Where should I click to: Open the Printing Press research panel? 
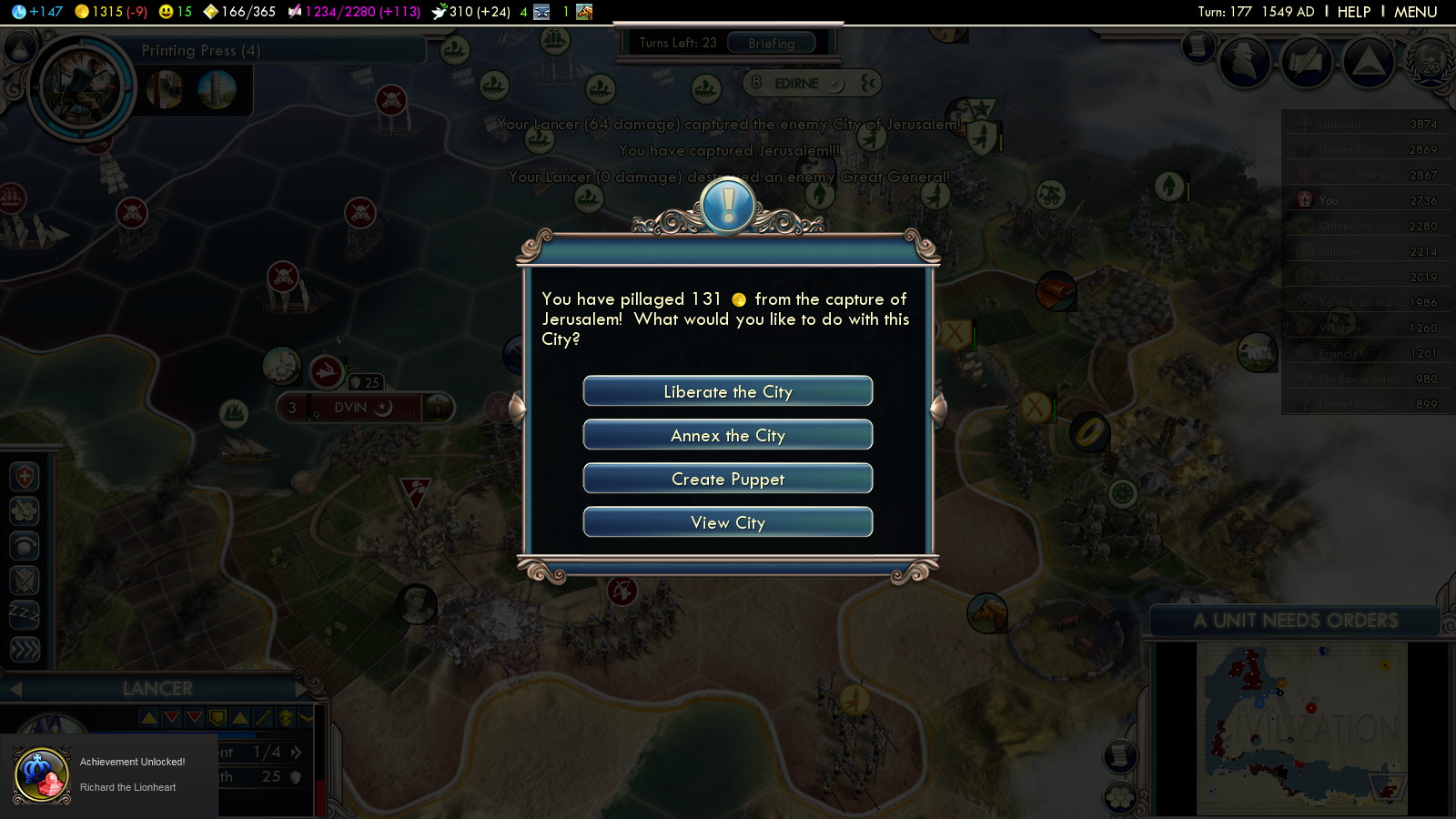point(200,51)
